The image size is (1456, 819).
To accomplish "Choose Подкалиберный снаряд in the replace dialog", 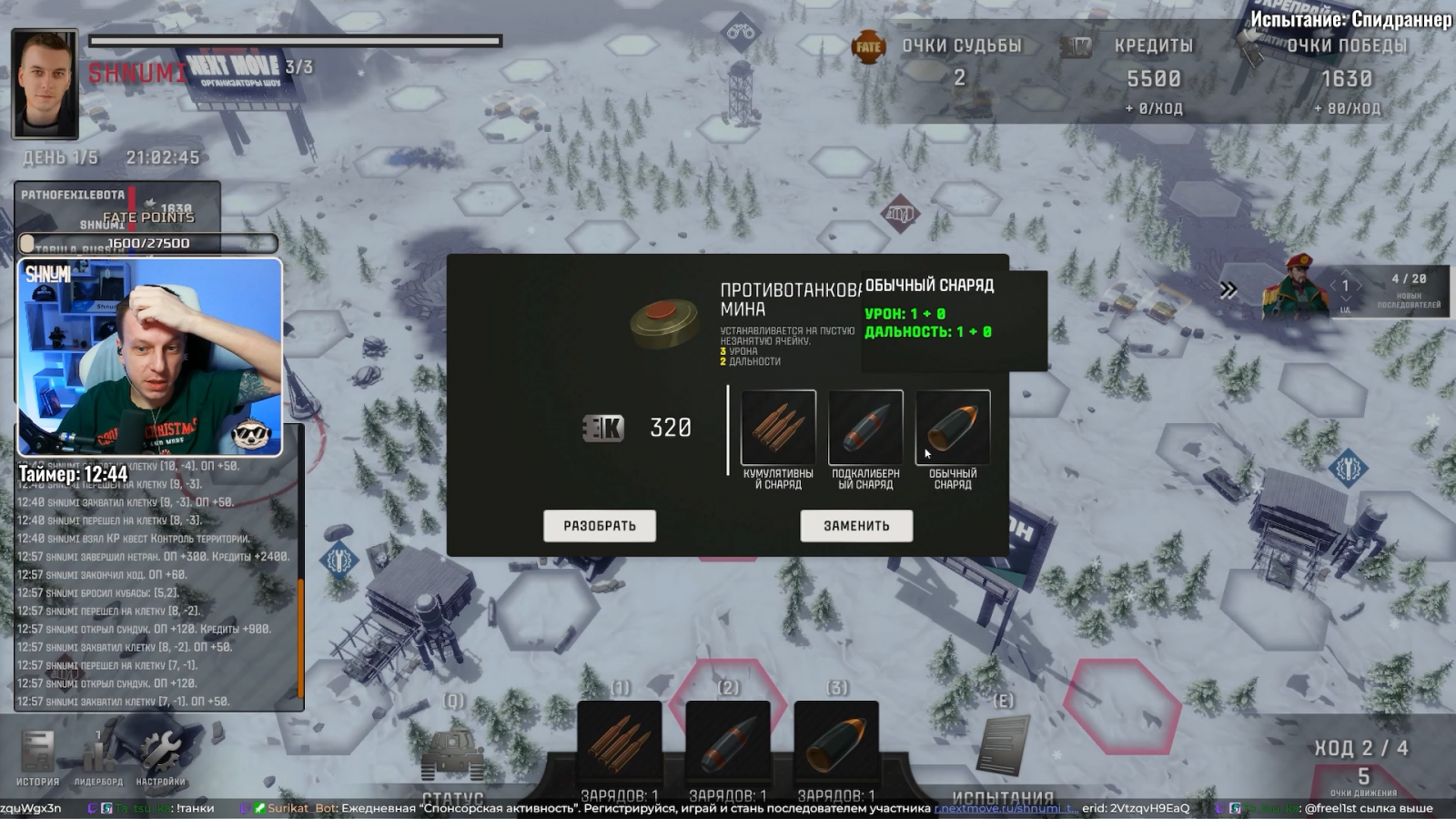I will click(865, 428).
